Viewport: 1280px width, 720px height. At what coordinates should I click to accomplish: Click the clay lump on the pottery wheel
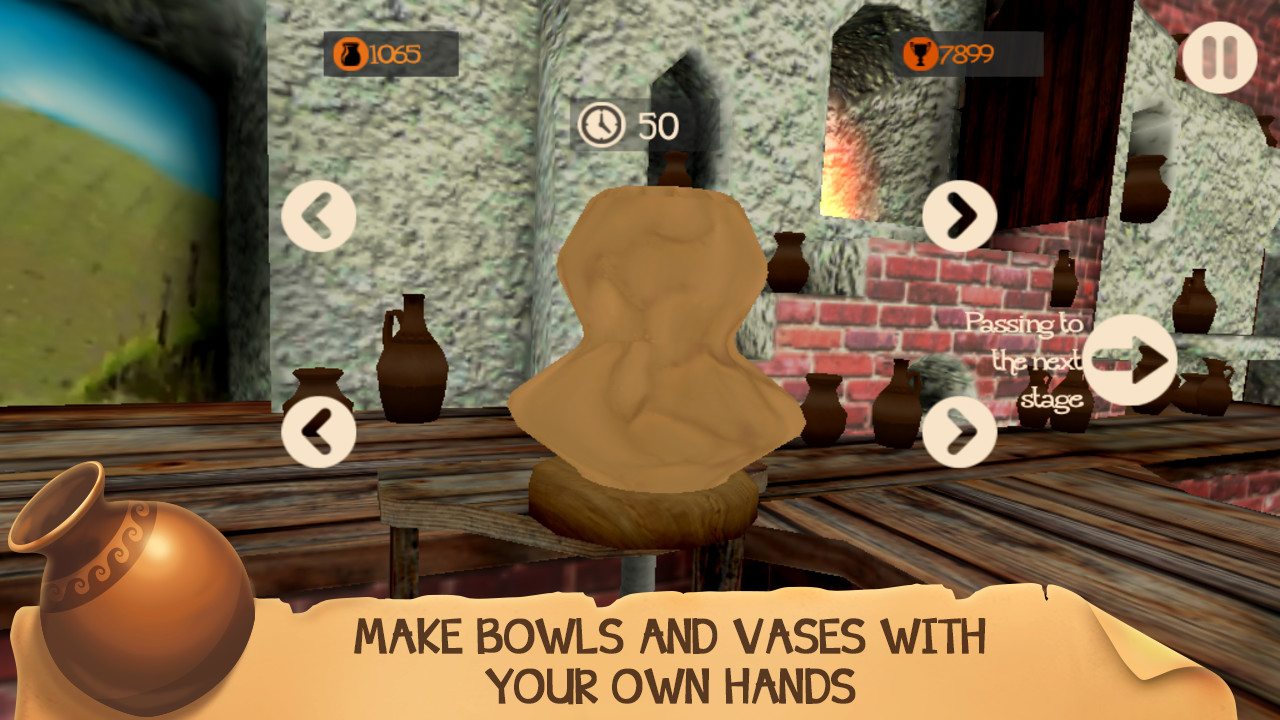click(645, 330)
